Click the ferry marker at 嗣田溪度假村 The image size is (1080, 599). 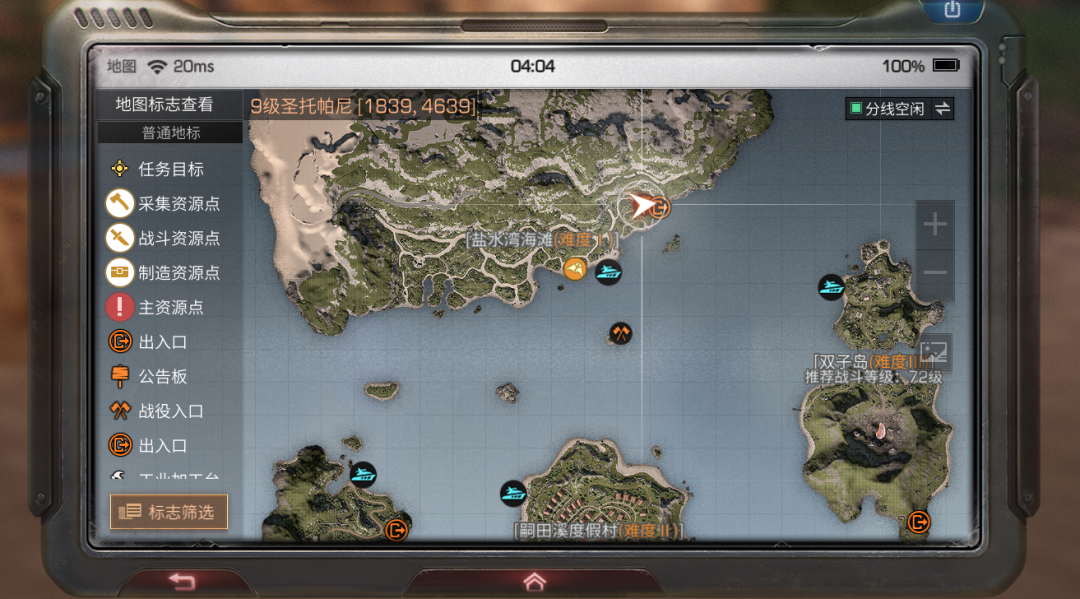click(513, 492)
